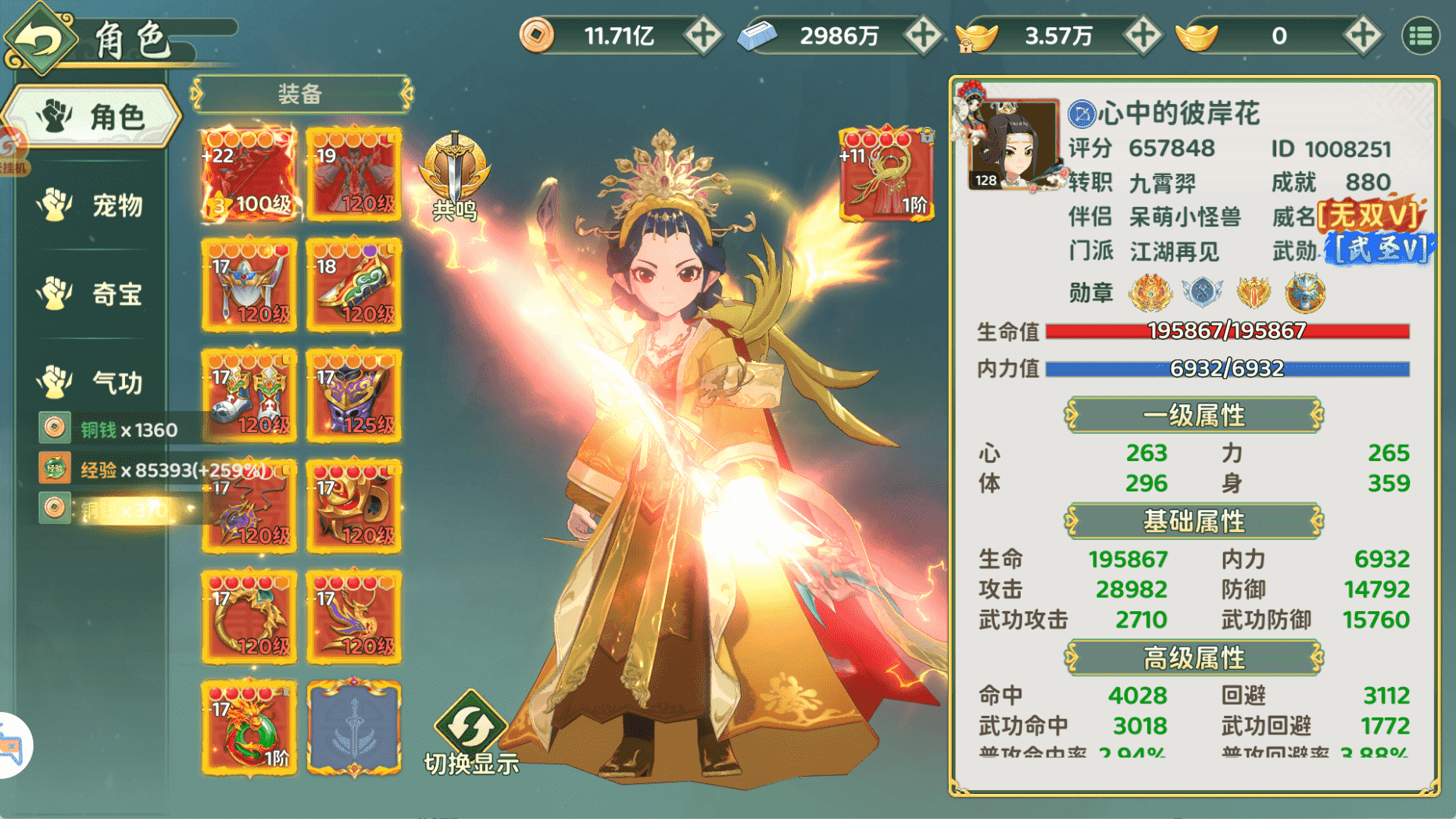Click the 切换显示 toggle display button

471,732
